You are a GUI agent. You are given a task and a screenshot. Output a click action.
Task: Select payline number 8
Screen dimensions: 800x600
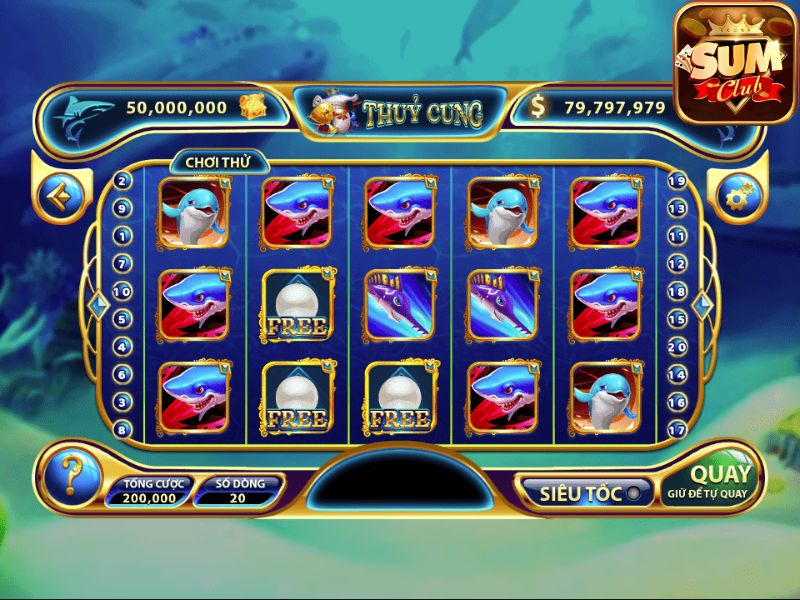pos(122,430)
